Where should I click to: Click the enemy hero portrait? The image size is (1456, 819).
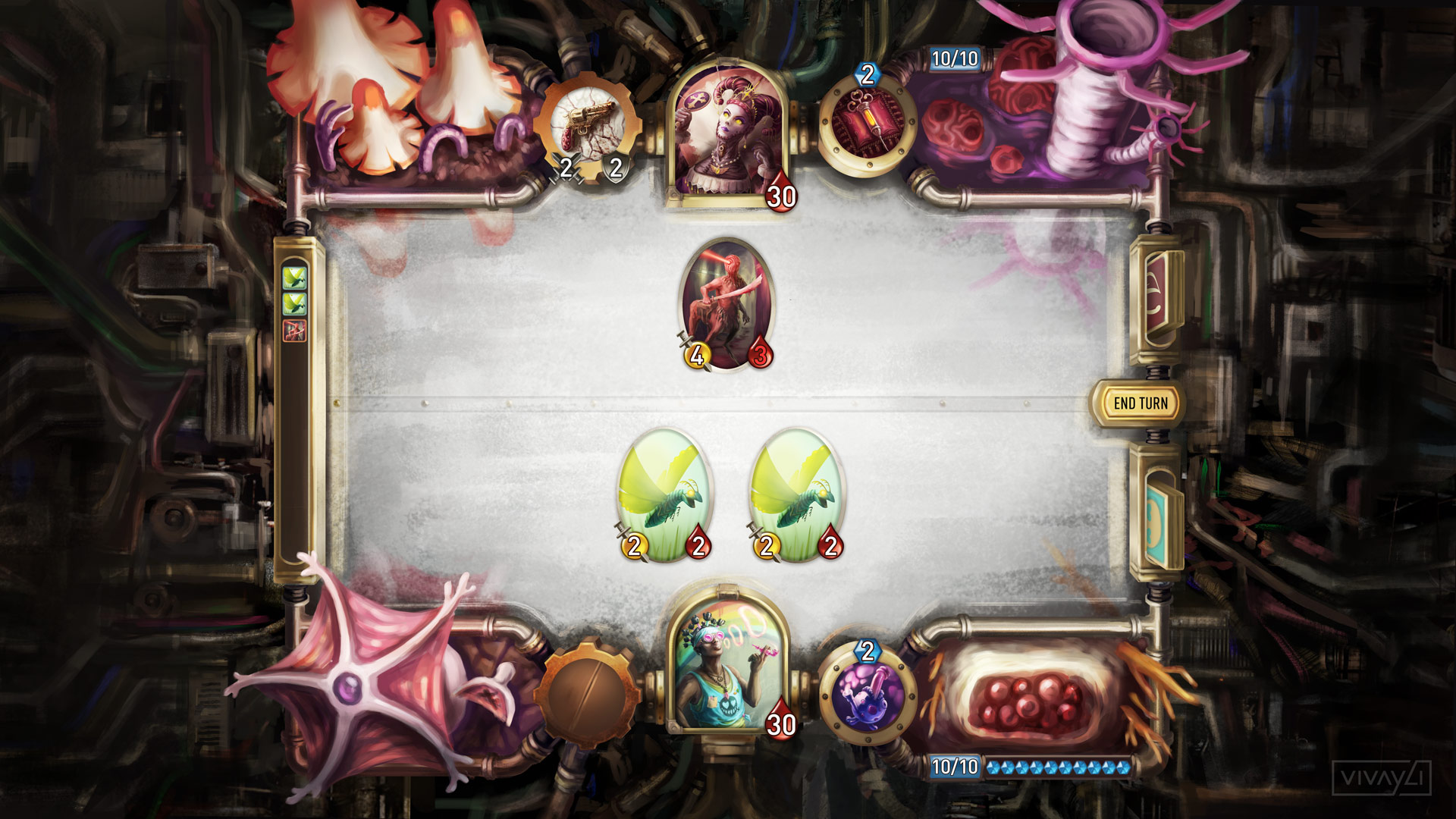[x=728, y=129]
